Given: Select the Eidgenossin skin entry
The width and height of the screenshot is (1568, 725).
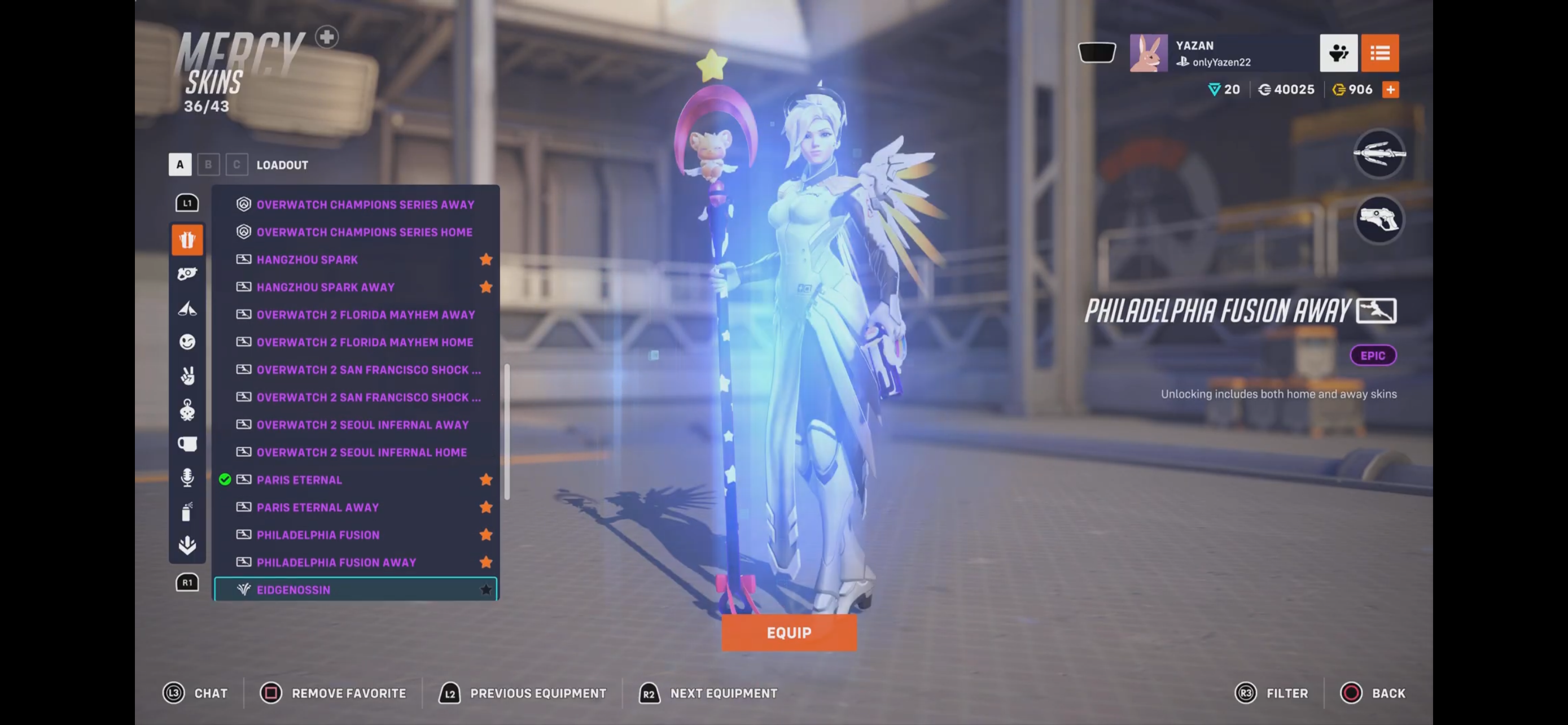Looking at the screenshot, I should click(294, 590).
